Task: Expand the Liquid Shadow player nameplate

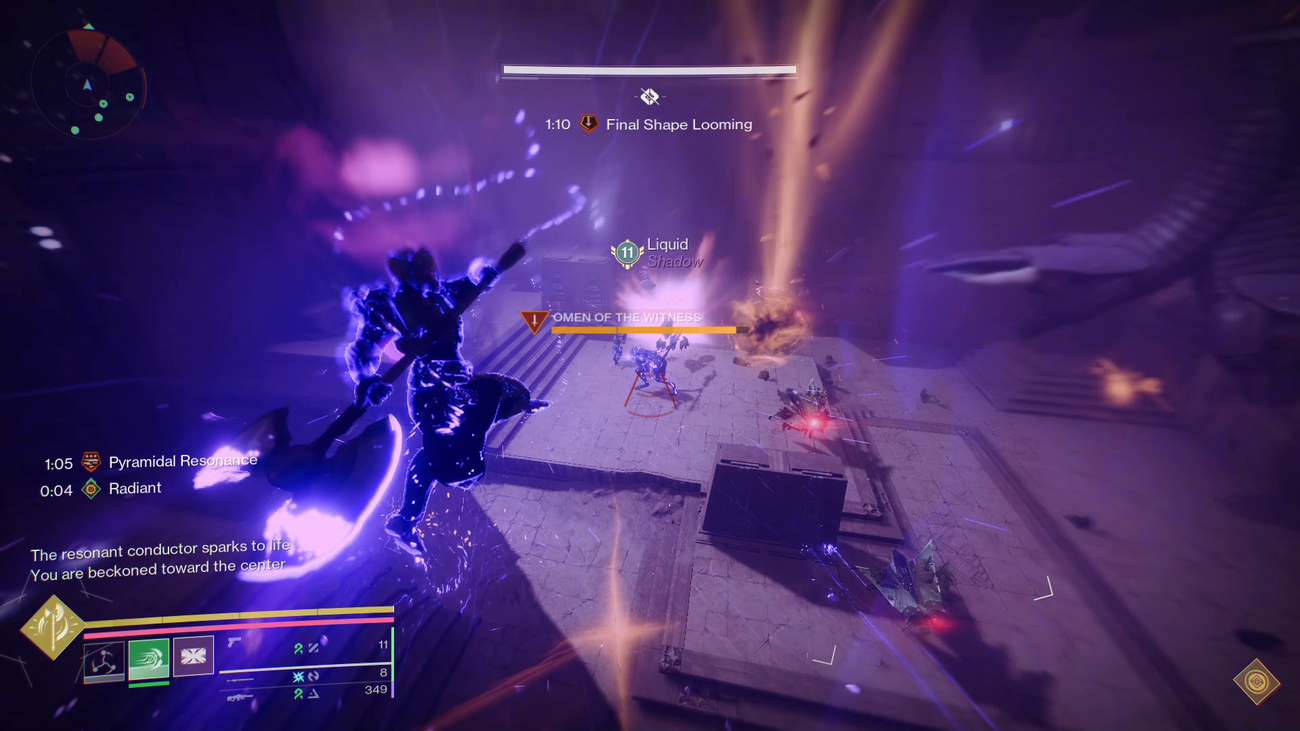Action: pos(668,249)
